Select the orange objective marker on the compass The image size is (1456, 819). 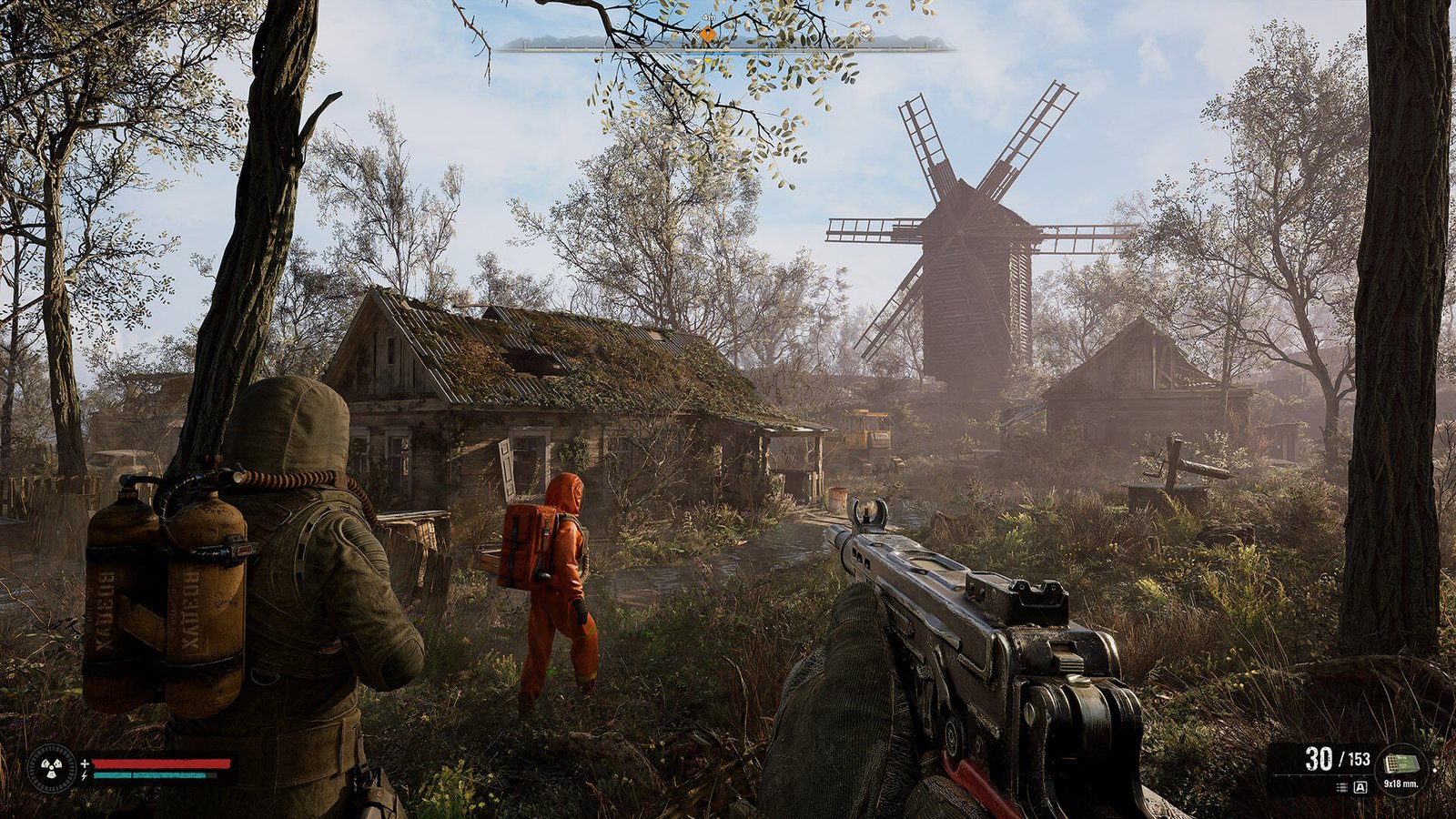click(709, 34)
